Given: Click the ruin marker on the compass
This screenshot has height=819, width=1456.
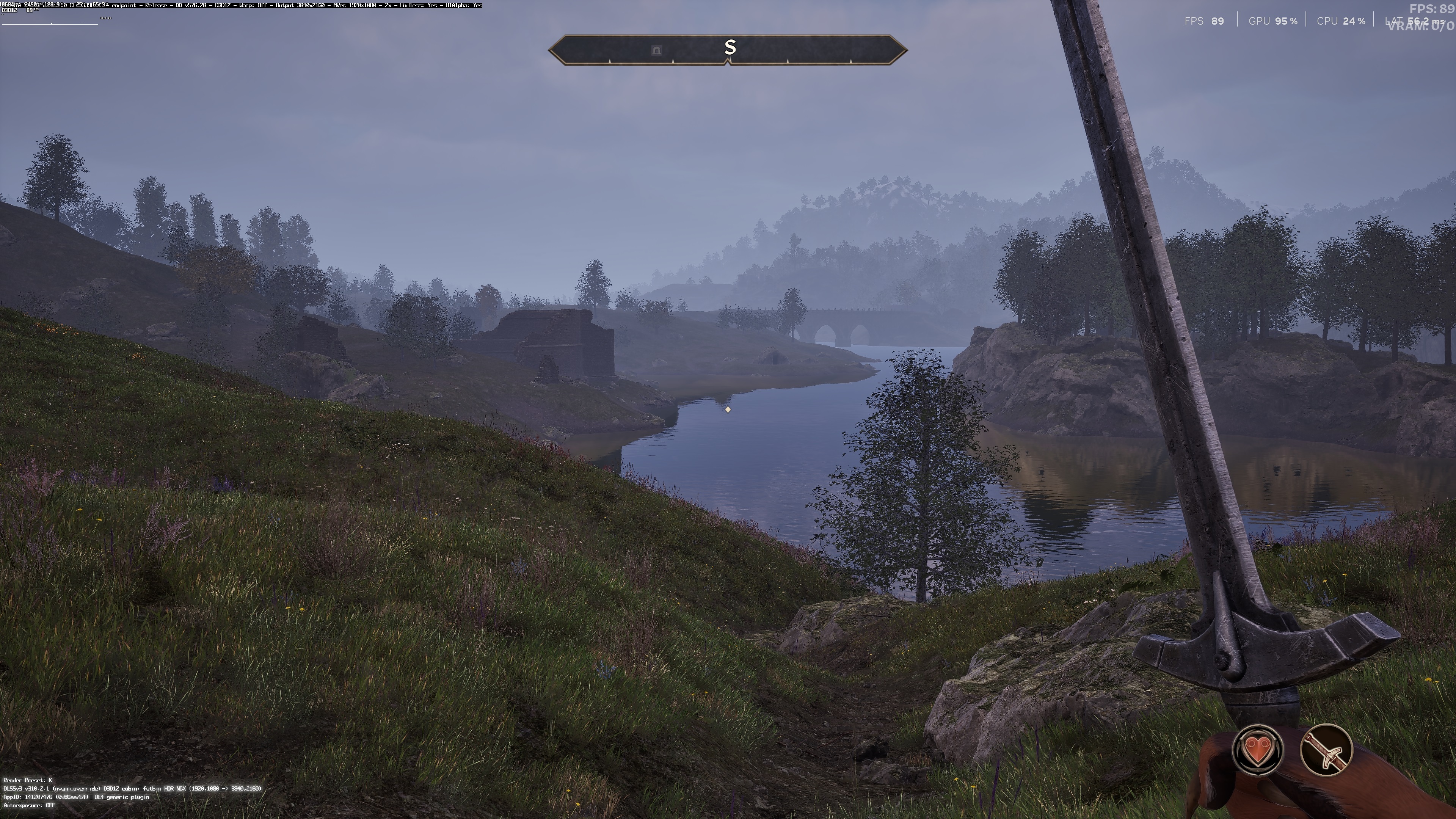Looking at the screenshot, I should point(656,51).
